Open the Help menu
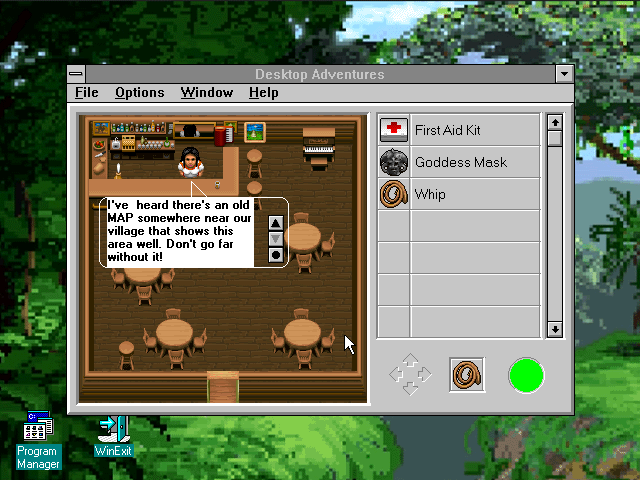The height and width of the screenshot is (480, 640). (264, 93)
